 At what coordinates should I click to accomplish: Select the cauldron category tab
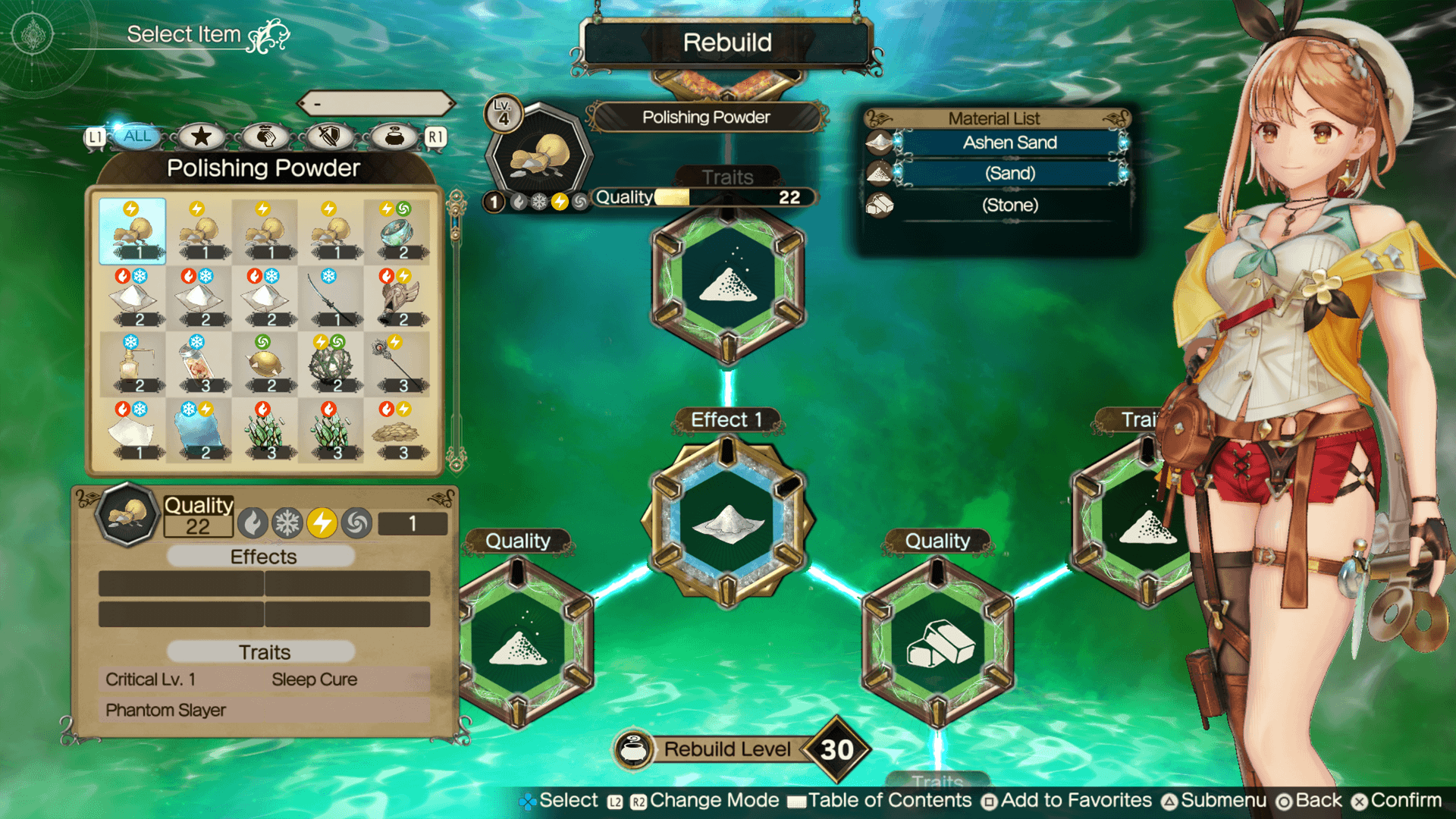[394, 136]
